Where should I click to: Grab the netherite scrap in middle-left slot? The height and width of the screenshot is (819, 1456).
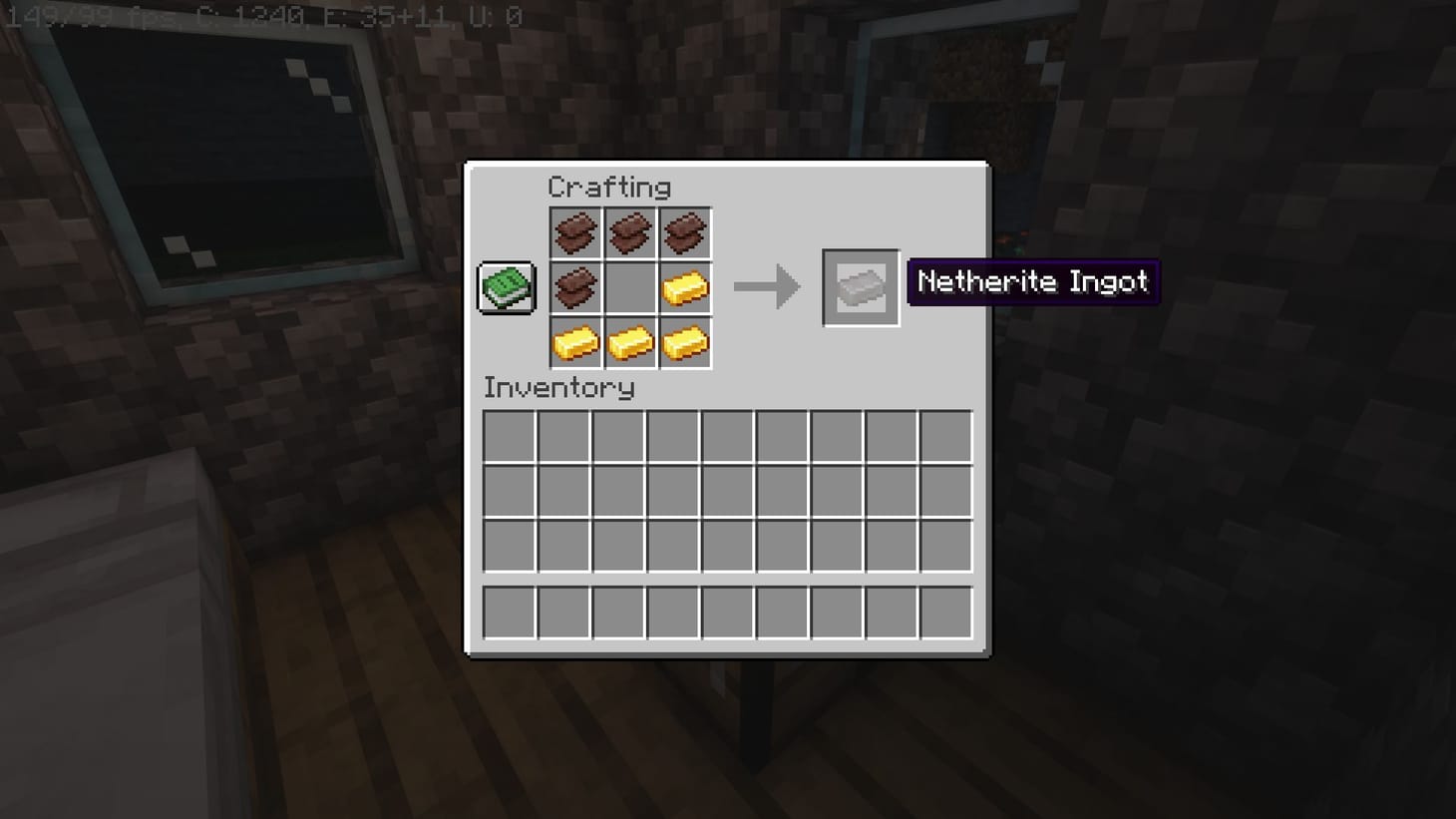pos(575,287)
